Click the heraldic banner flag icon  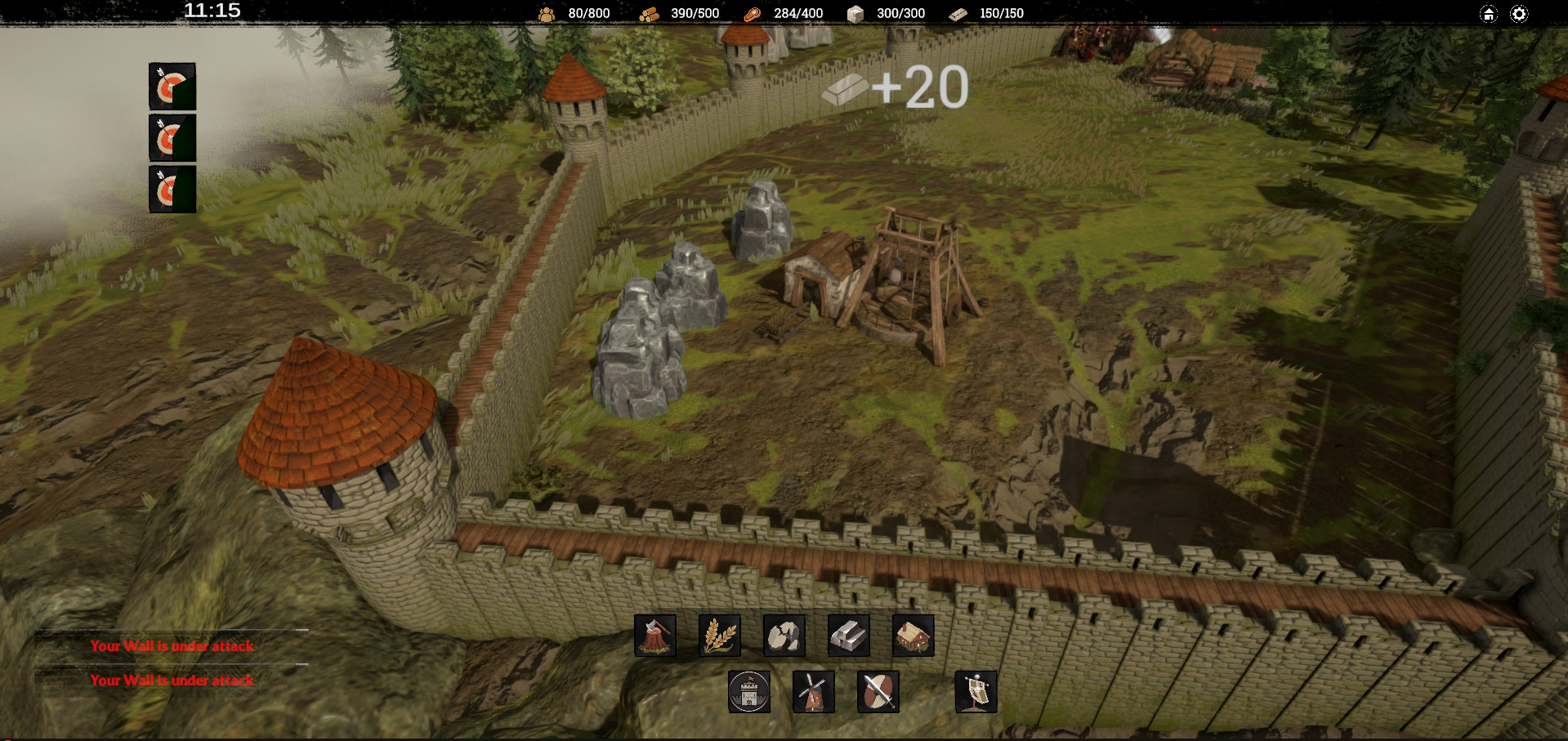tap(976, 692)
